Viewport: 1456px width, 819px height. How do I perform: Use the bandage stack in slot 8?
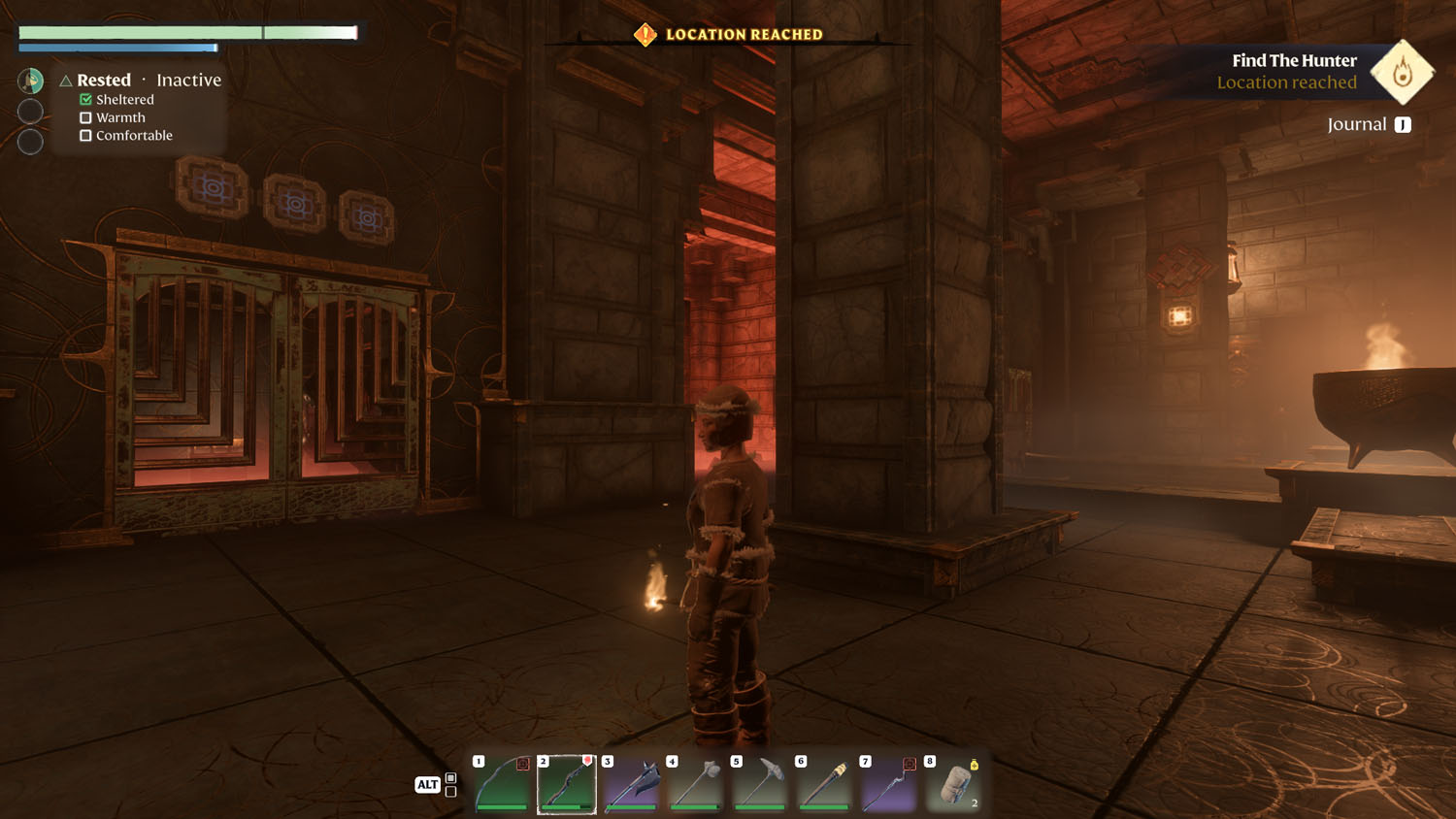(x=953, y=784)
